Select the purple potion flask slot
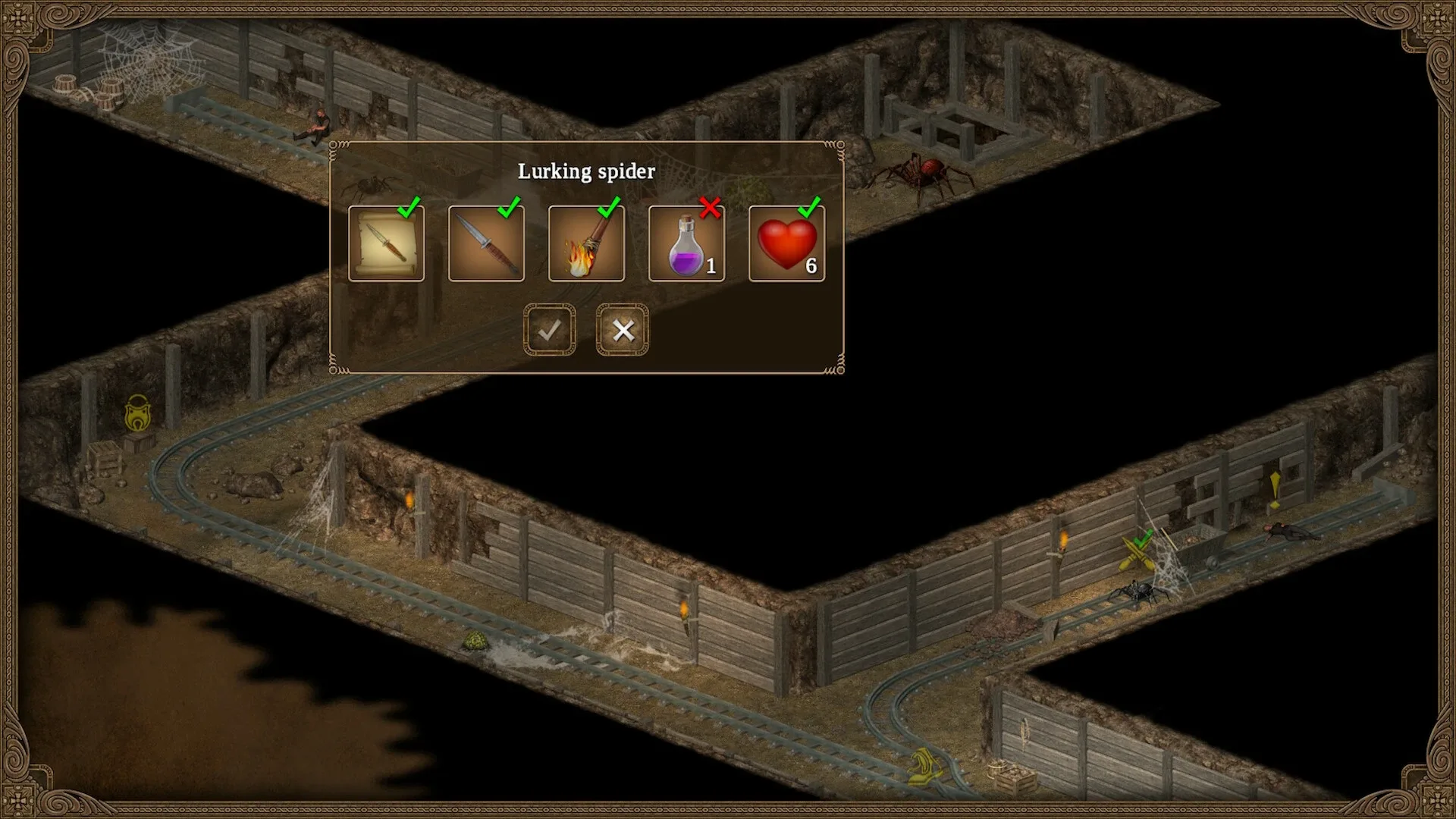 (x=686, y=243)
